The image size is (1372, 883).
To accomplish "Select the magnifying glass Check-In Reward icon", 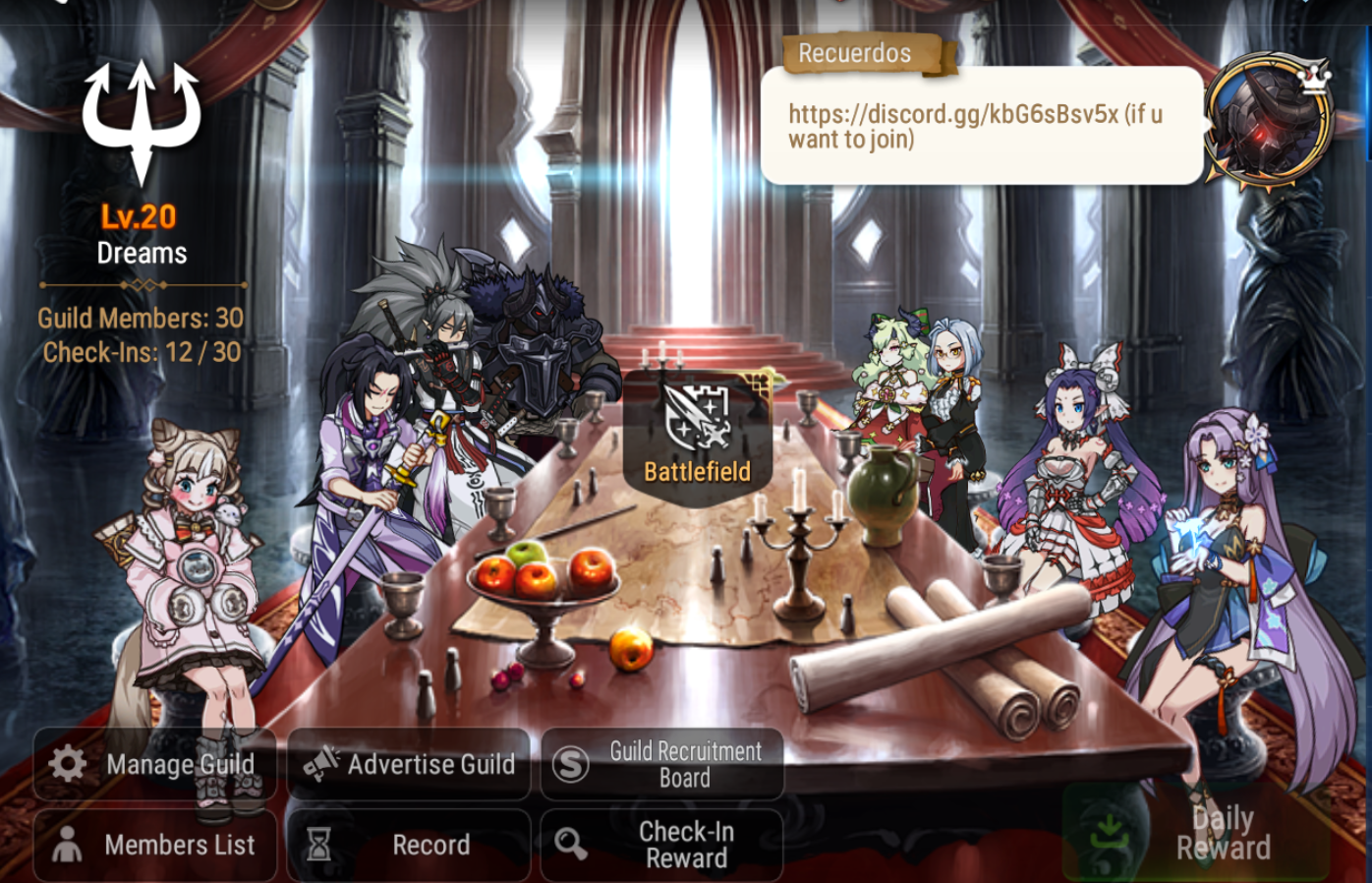I will click(572, 845).
